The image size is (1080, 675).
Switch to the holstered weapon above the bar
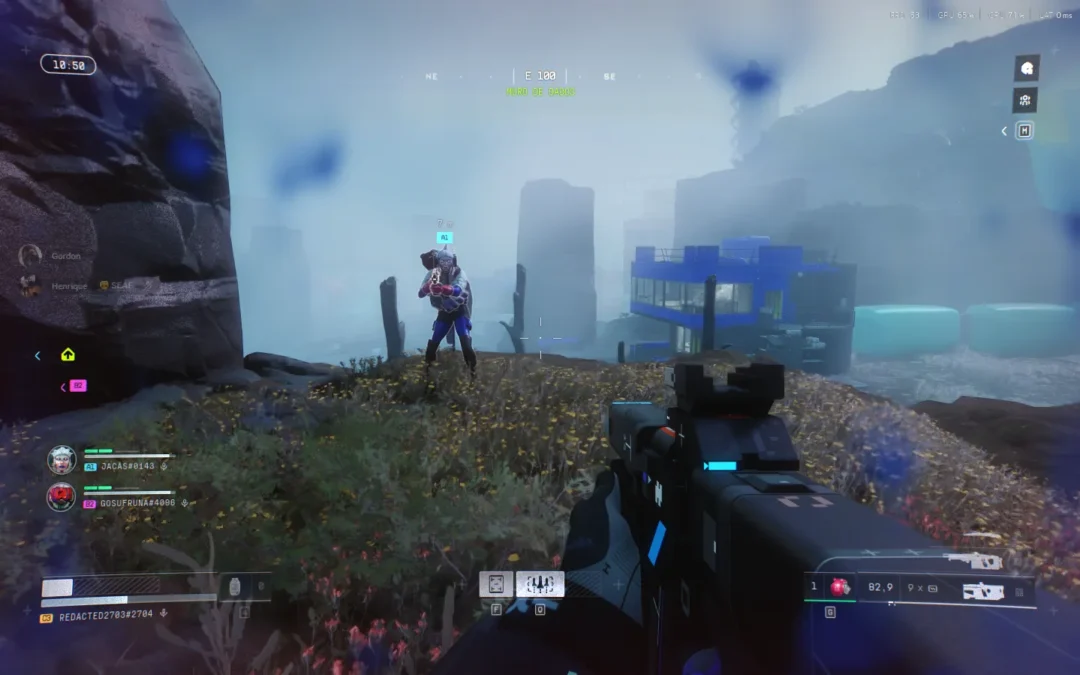click(x=972, y=562)
